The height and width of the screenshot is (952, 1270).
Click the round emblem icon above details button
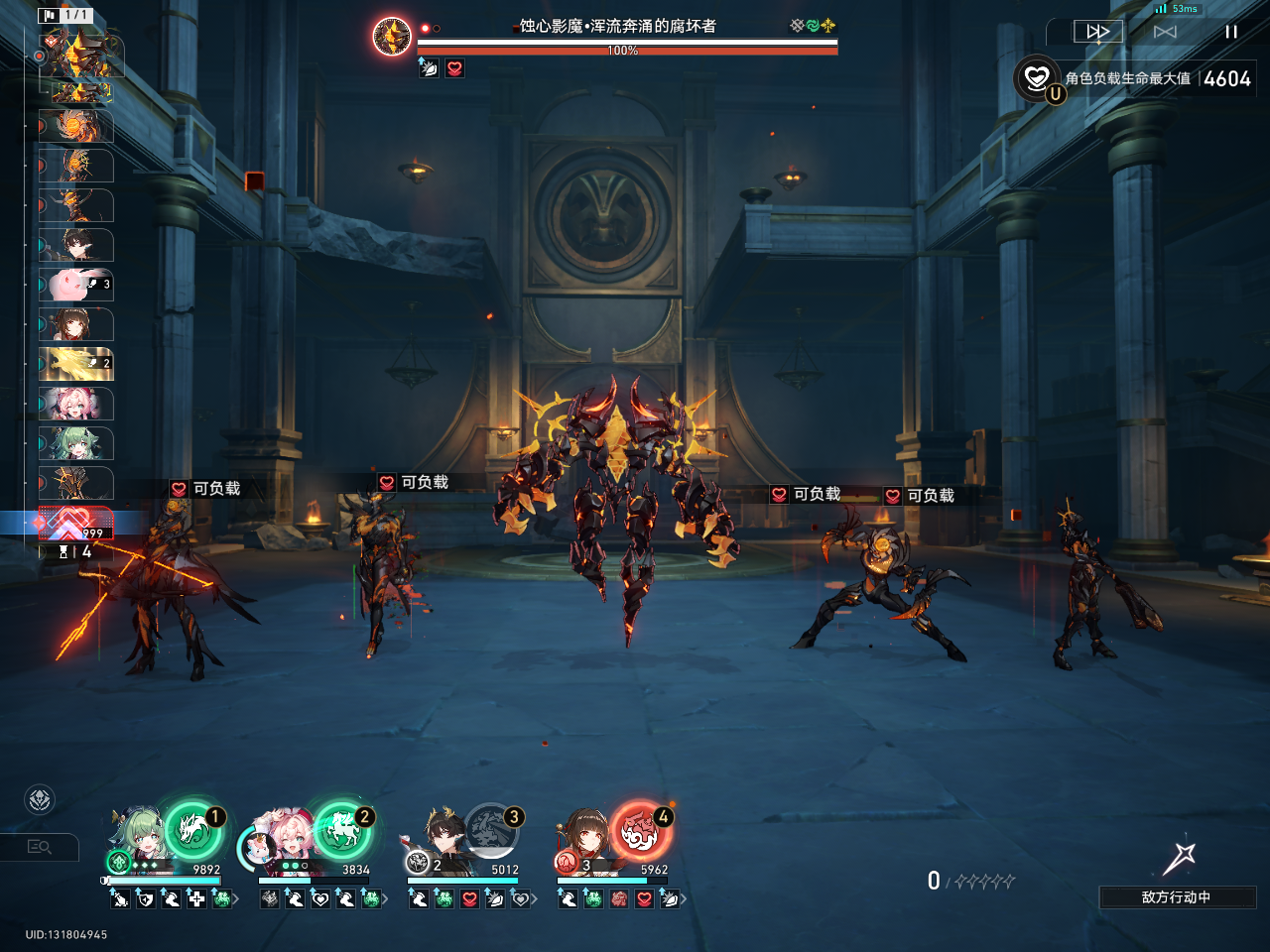tap(40, 799)
